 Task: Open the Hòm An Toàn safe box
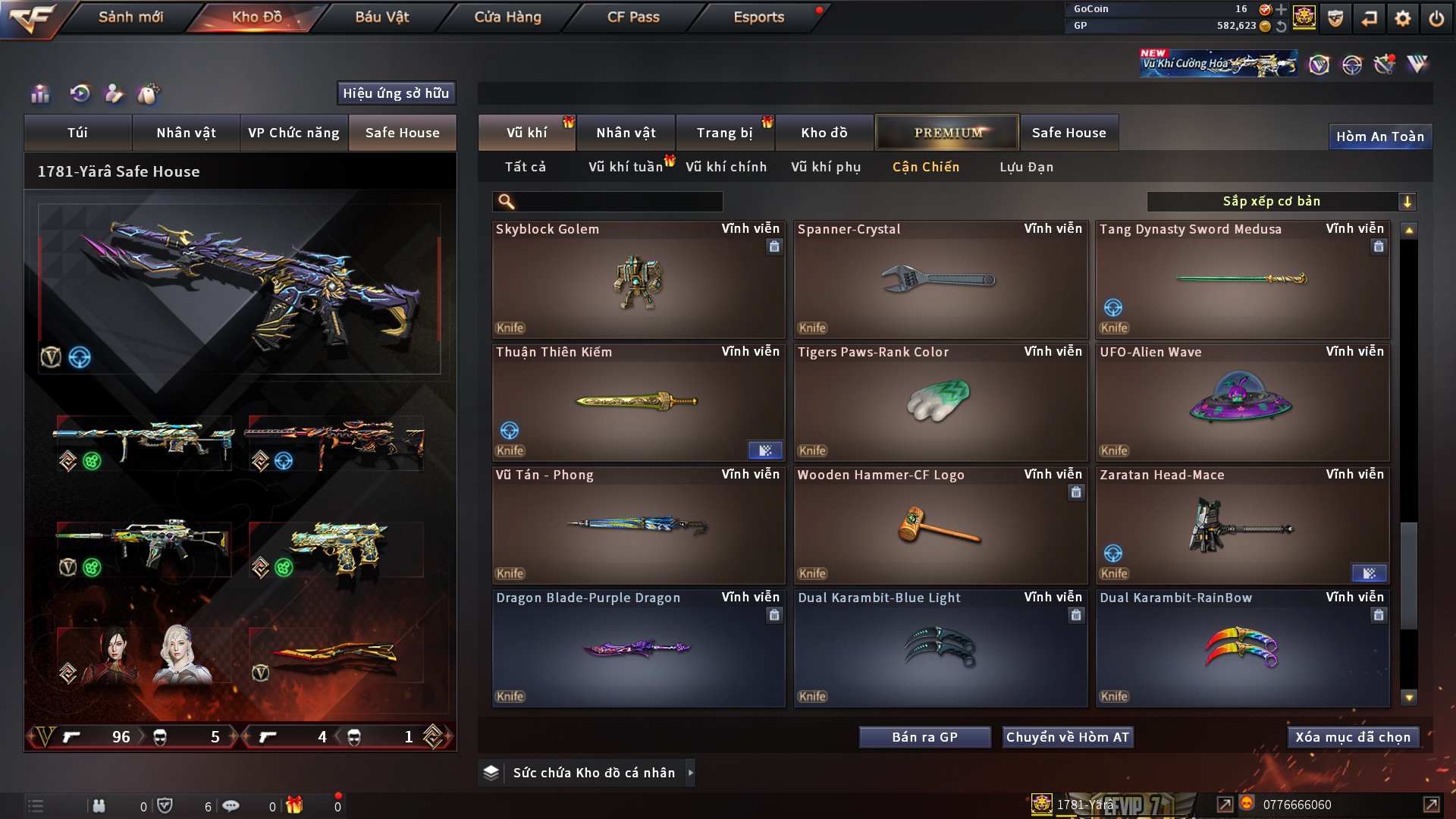(1379, 136)
